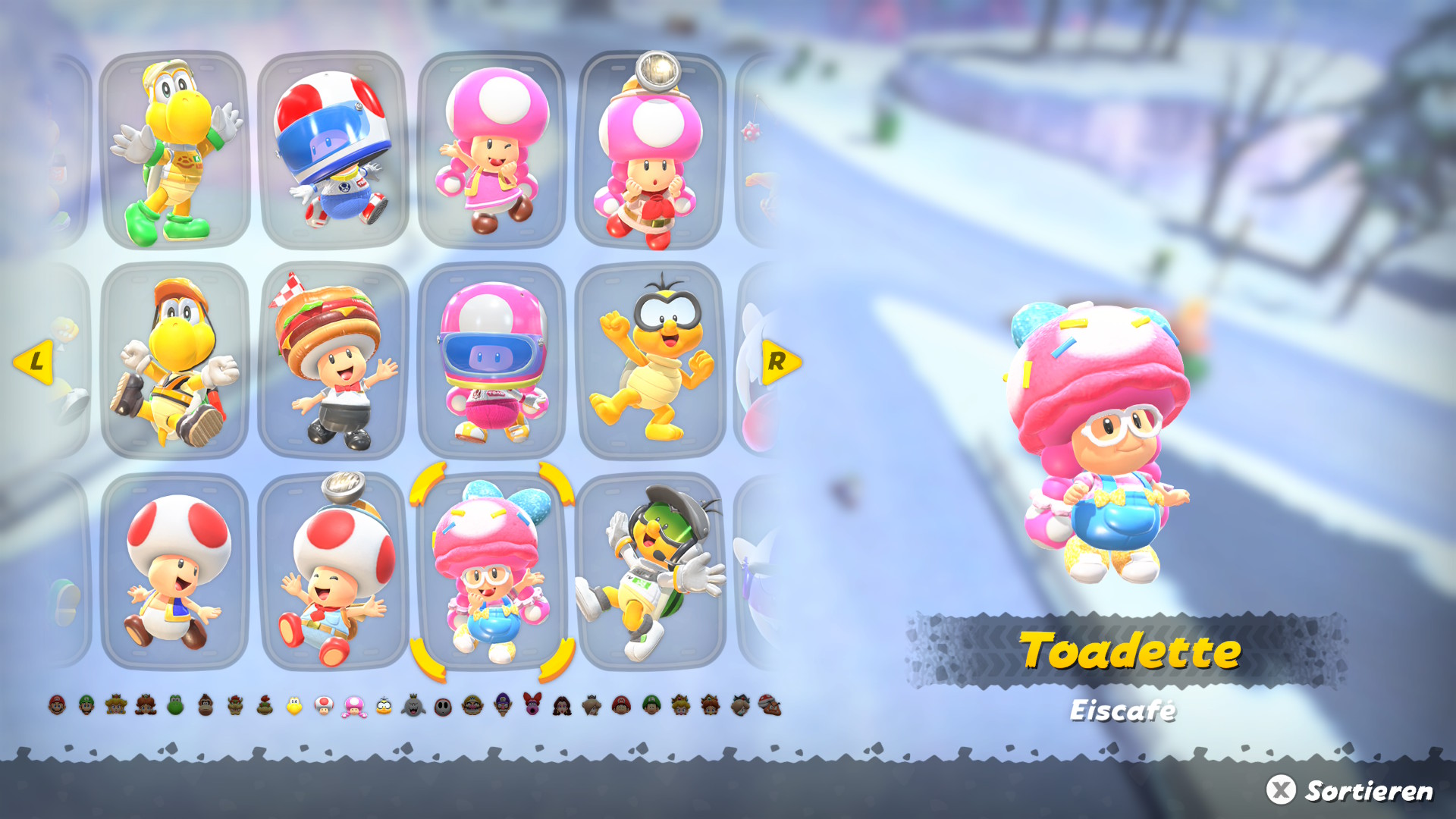The height and width of the screenshot is (819, 1456).
Task: Pick Lakitu in the pit crew helmet
Action: pyautogui.click(x=651, y=572)
